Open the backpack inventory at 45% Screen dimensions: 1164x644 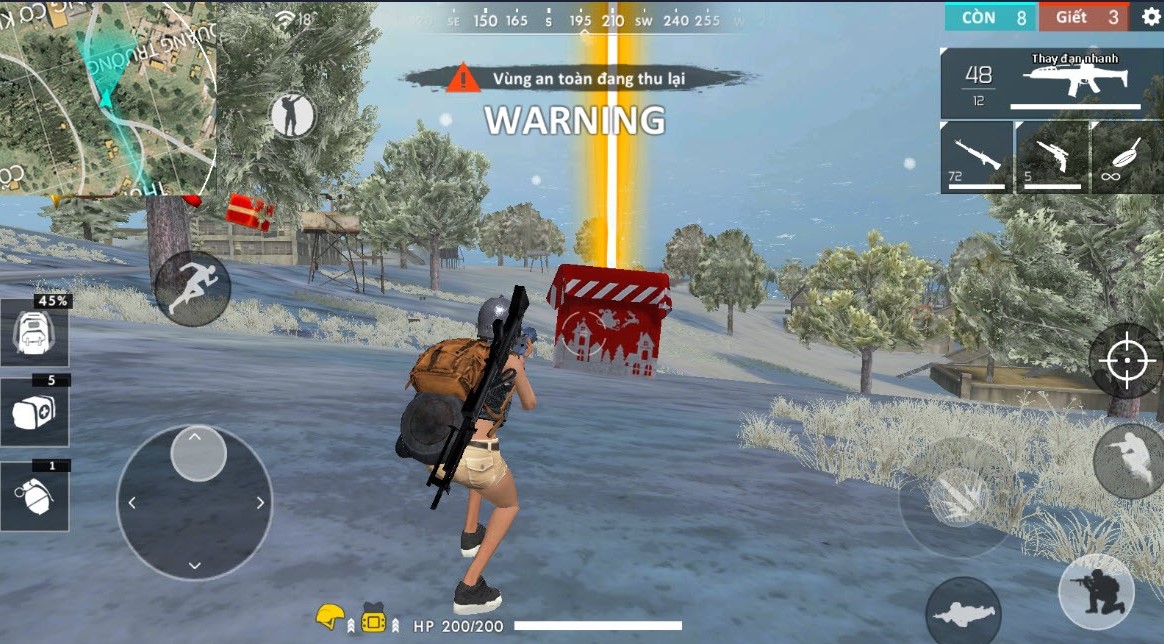[34, 331]
